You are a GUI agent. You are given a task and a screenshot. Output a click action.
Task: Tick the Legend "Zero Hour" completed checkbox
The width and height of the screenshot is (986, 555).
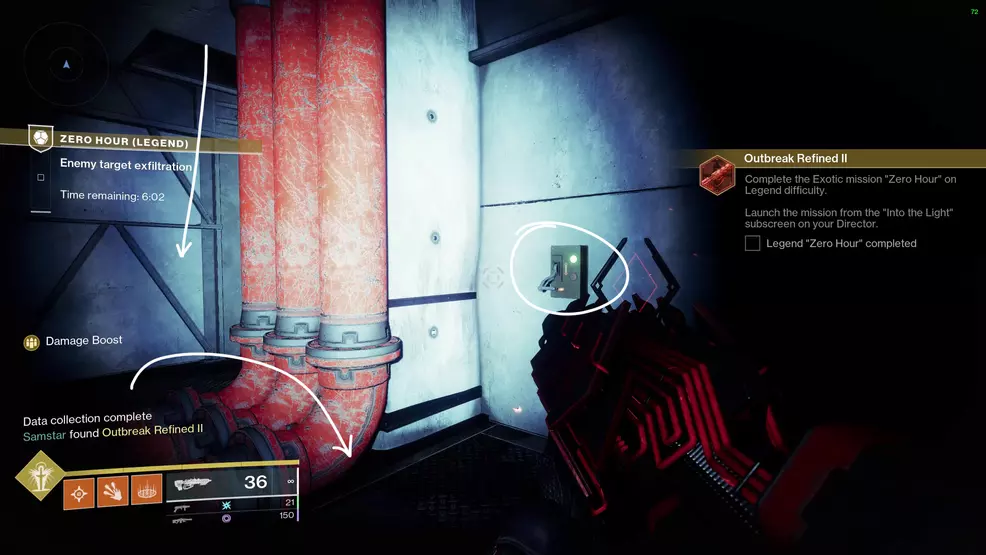pos(752,243)
